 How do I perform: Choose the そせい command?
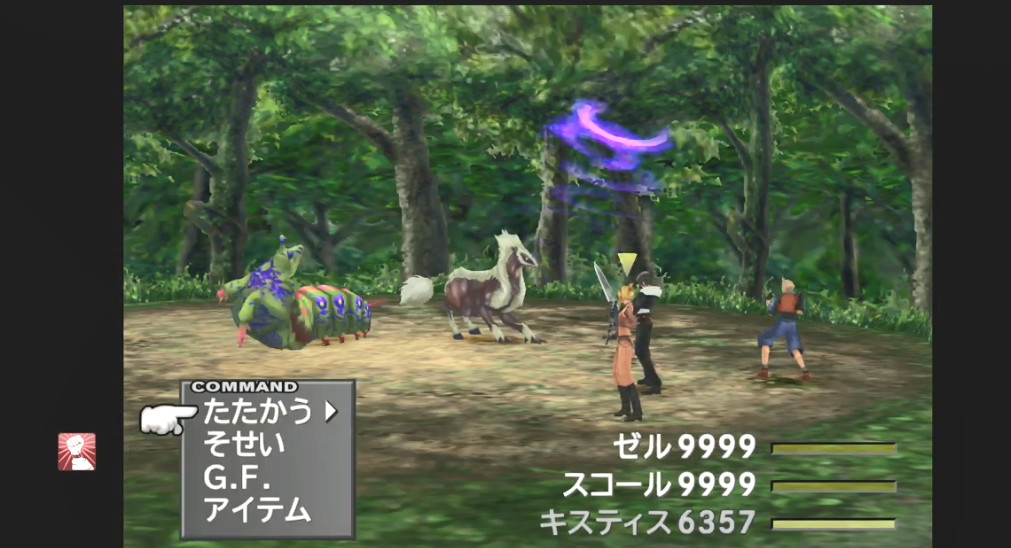point(244,444)
